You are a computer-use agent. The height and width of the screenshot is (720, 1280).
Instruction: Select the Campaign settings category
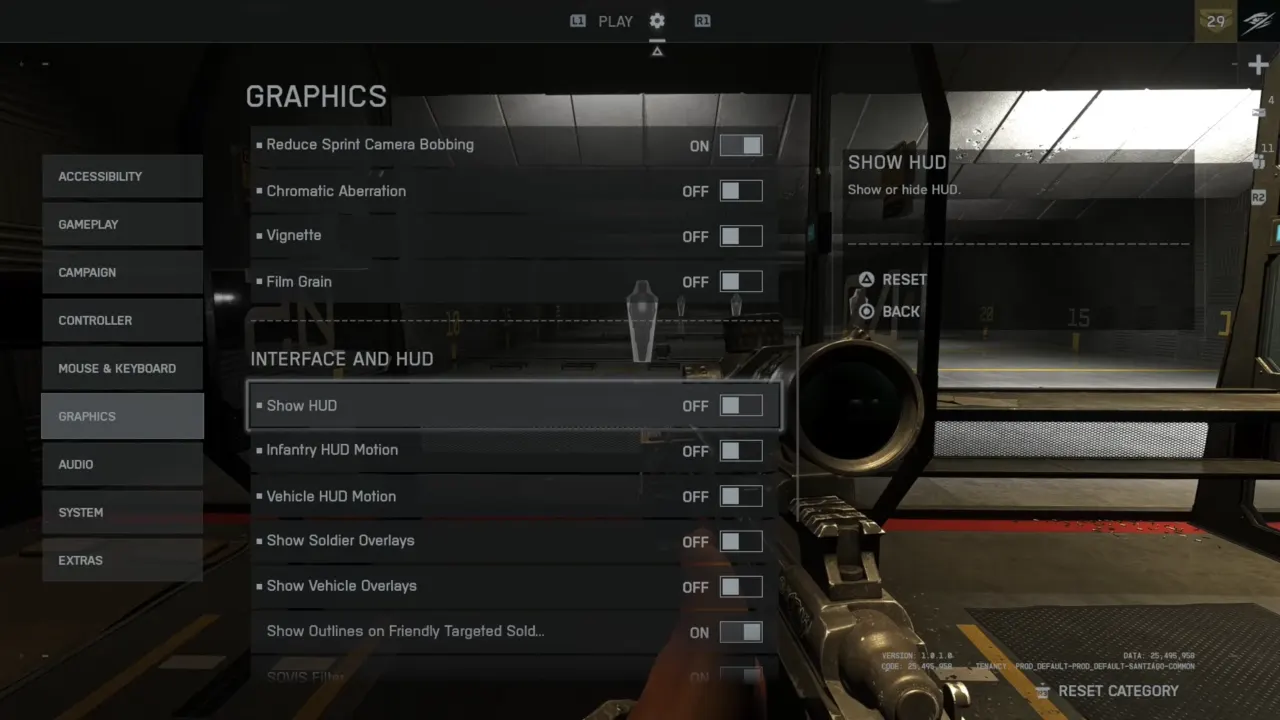(x=122, y=272)
